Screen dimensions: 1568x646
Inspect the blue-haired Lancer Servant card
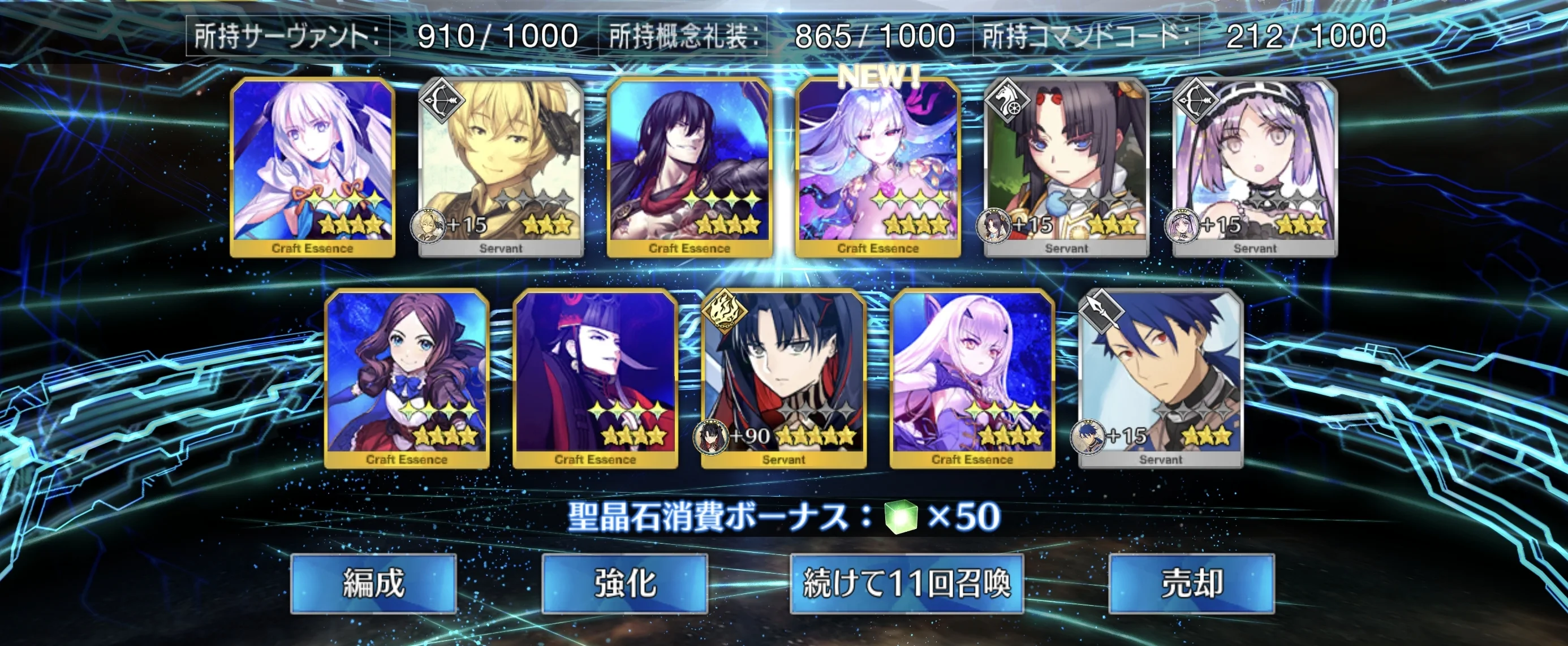(1160, 378)
